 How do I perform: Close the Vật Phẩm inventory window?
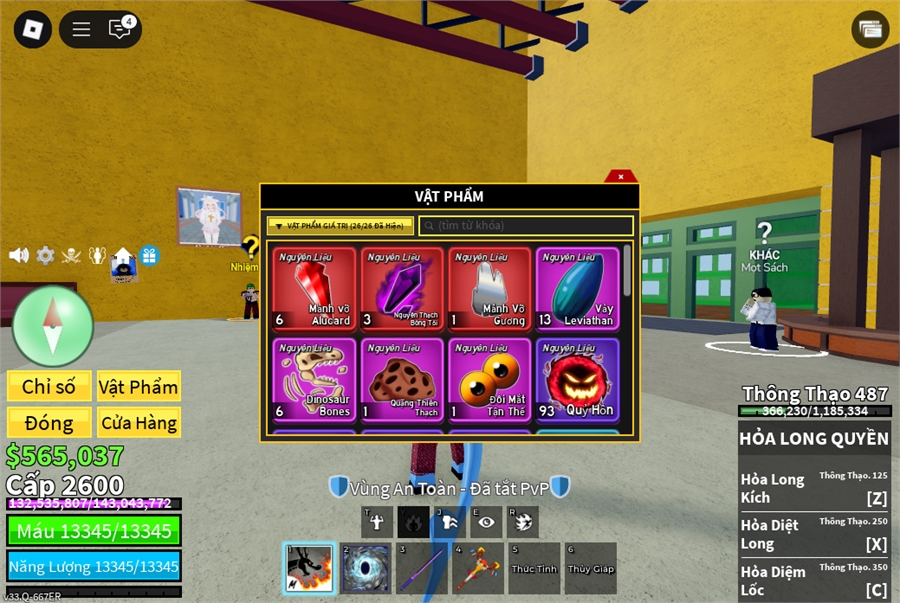[x=621, y=176]
